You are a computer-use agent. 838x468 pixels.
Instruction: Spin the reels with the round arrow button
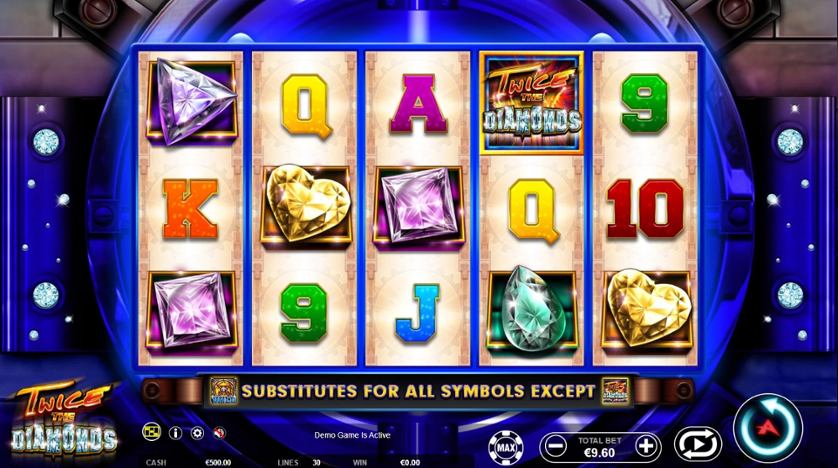pyautogui.click(x=767, y=429)
